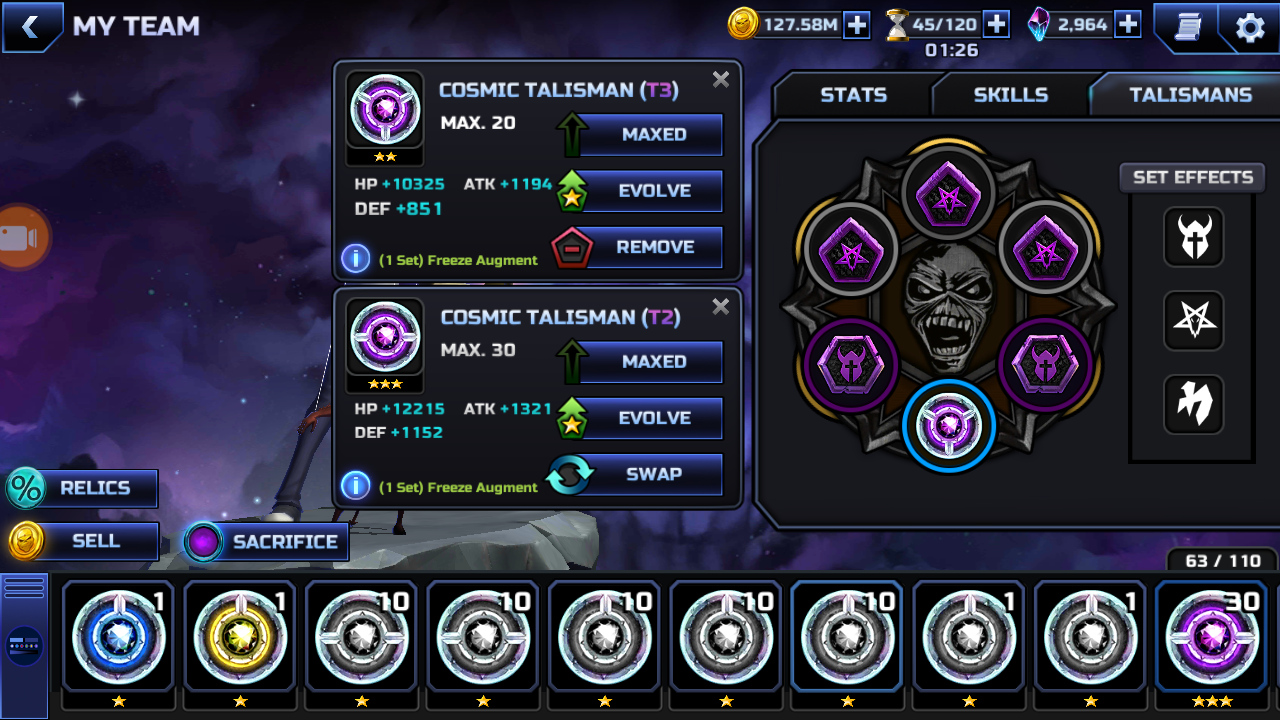This screenshot has height=720, width=1280.
Task: Switch to the Skills tab
Action: coord(1010,95)
